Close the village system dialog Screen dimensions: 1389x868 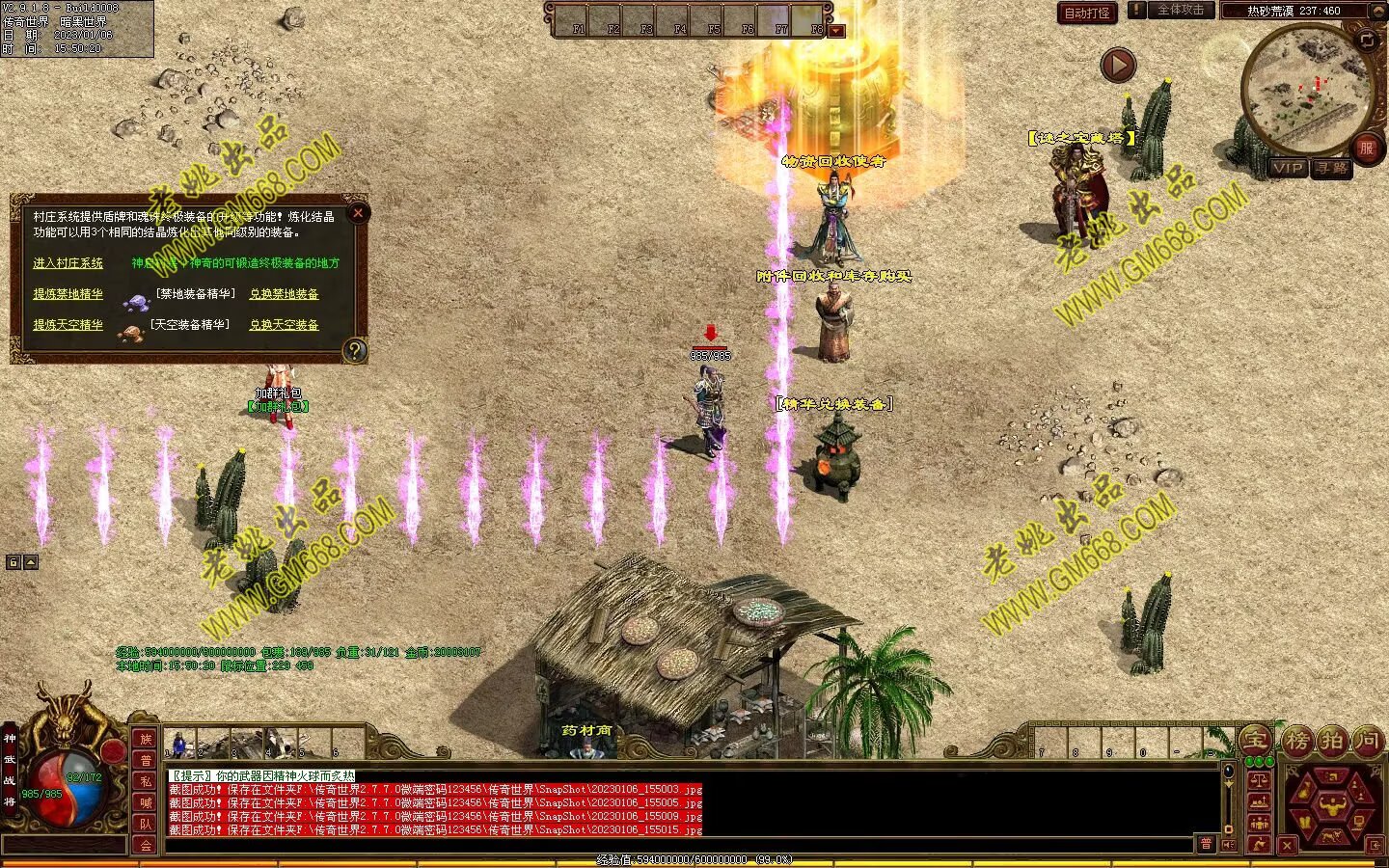(x=358, y=213)
